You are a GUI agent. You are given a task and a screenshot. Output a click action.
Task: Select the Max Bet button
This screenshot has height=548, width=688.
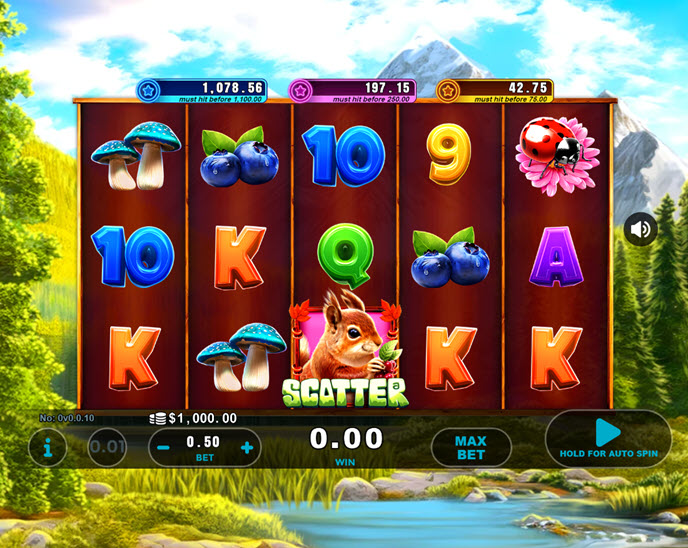[x=470, y=447]
